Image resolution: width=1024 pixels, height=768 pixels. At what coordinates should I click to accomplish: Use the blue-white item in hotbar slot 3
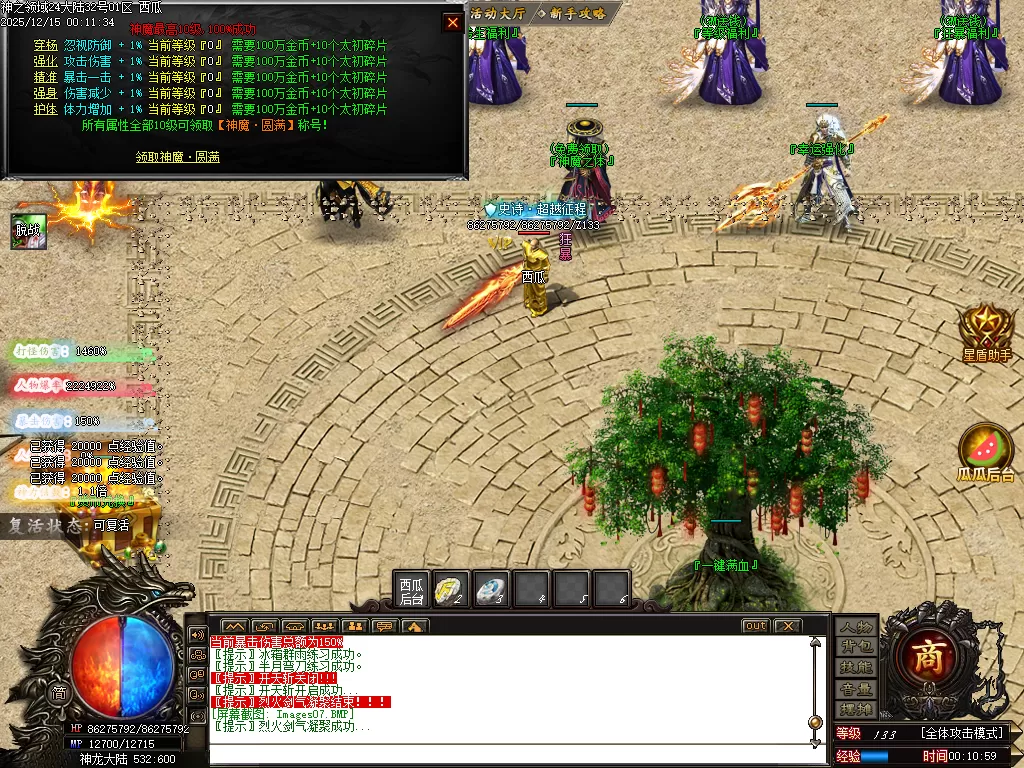(x=491, y=590)
